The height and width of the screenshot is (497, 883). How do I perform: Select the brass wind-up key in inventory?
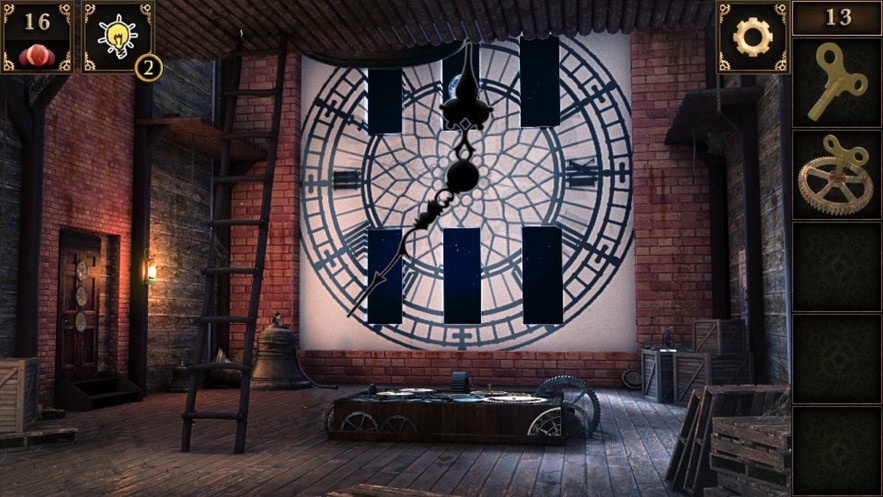click(836, 83)
